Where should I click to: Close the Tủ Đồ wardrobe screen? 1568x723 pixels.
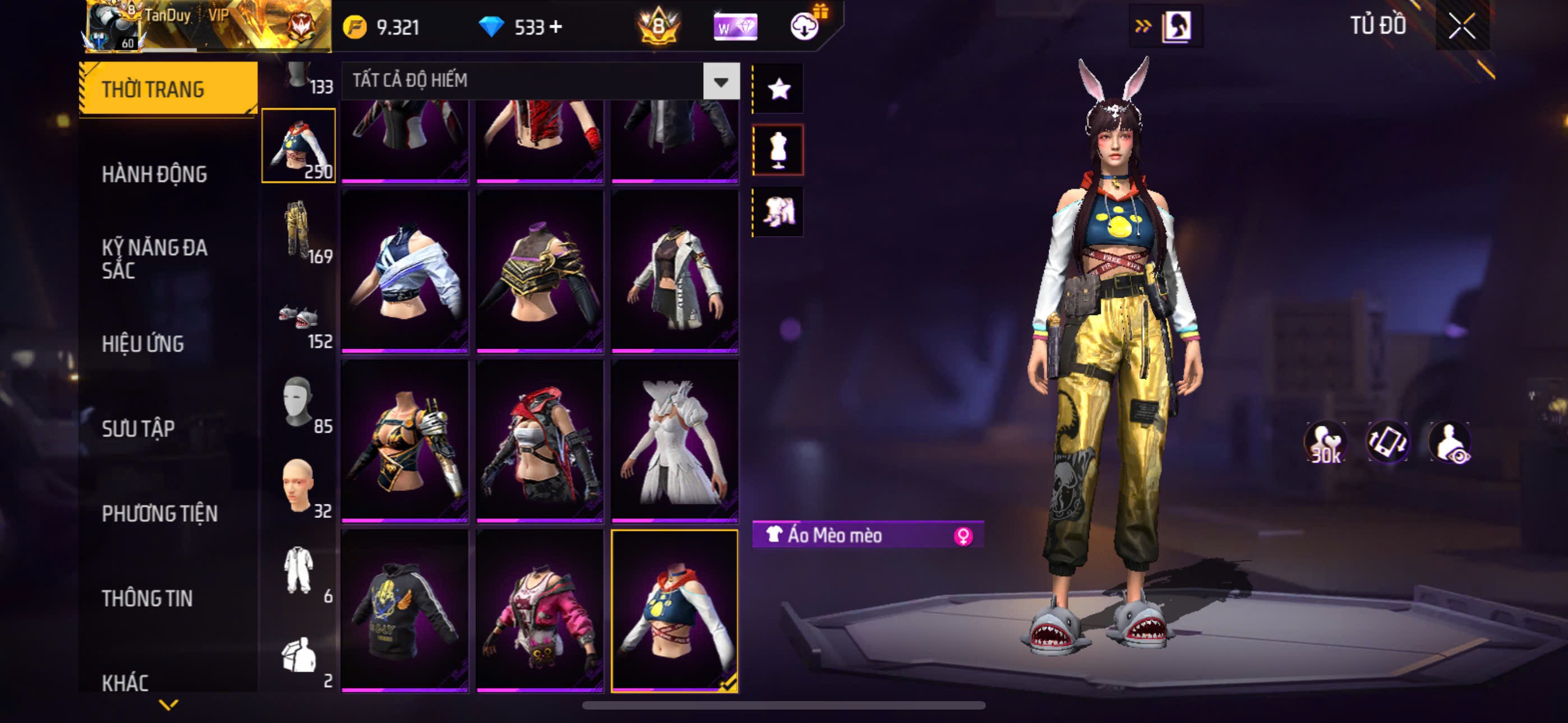pos(1461,26)
